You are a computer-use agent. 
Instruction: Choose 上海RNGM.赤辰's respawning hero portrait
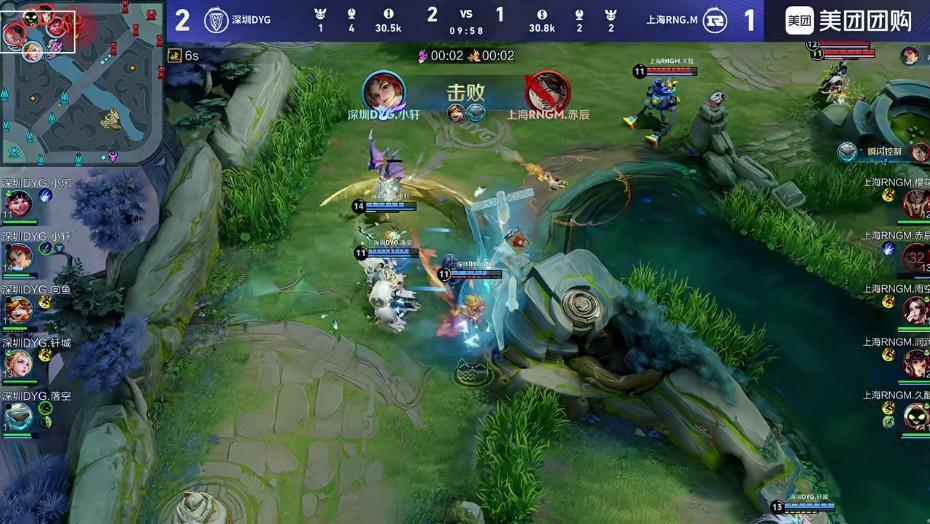coord(916,257)
